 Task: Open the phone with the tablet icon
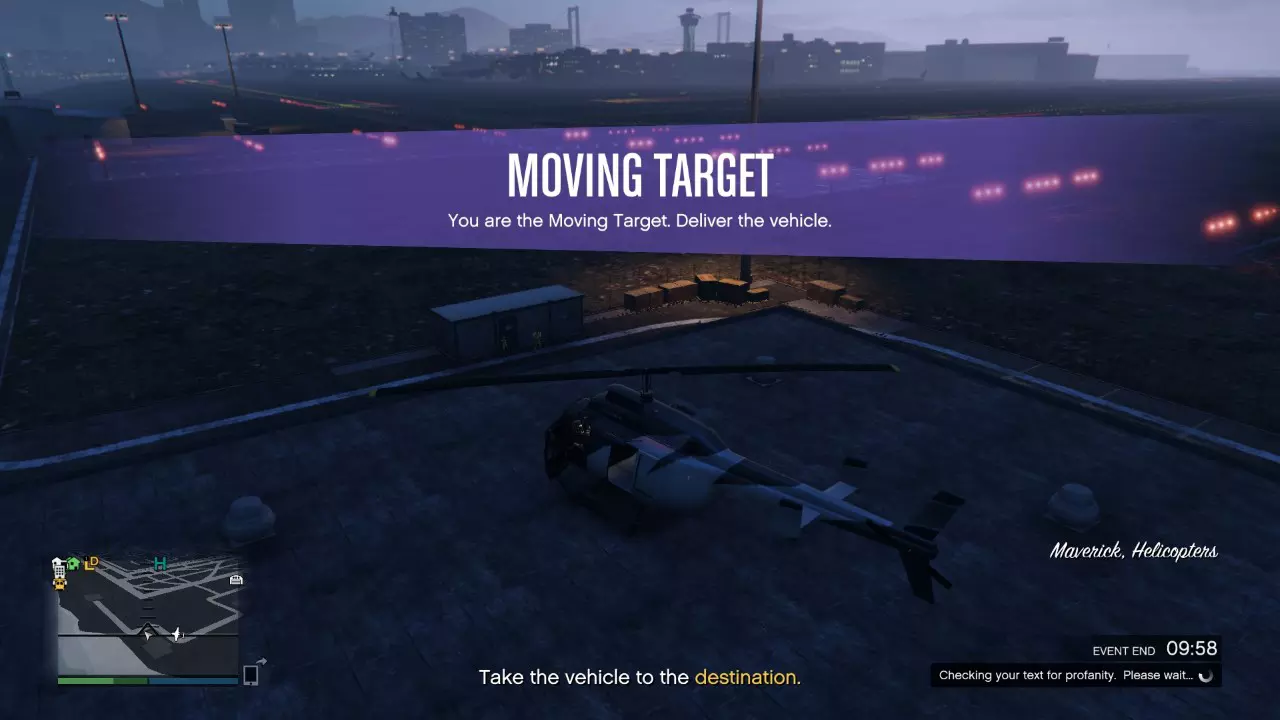tap(251, 674)
